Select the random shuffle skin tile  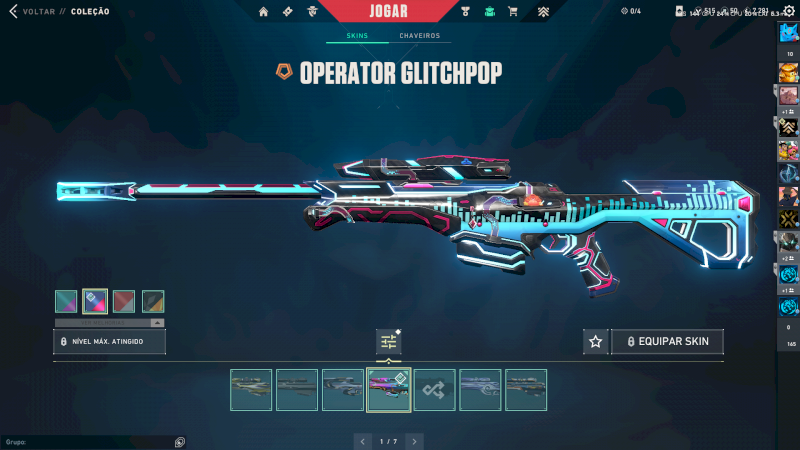(435, 390)
